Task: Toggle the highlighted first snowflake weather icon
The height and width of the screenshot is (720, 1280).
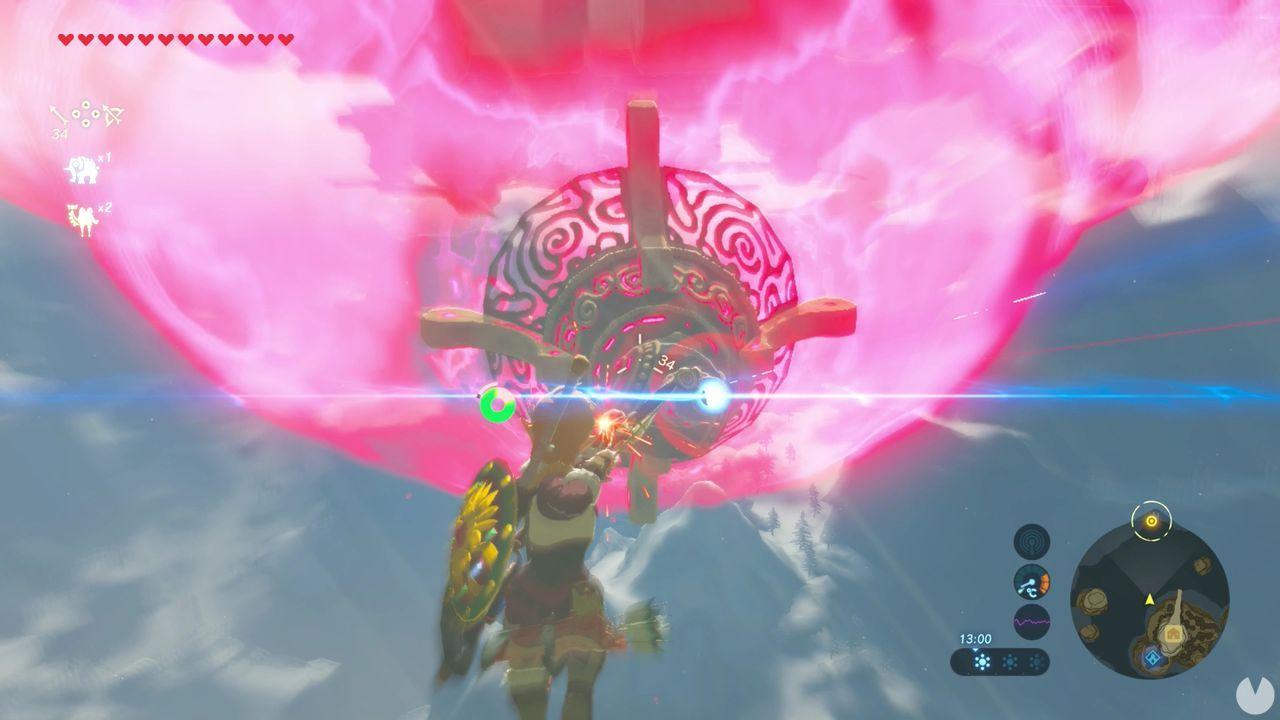Action: pos(982,661)
